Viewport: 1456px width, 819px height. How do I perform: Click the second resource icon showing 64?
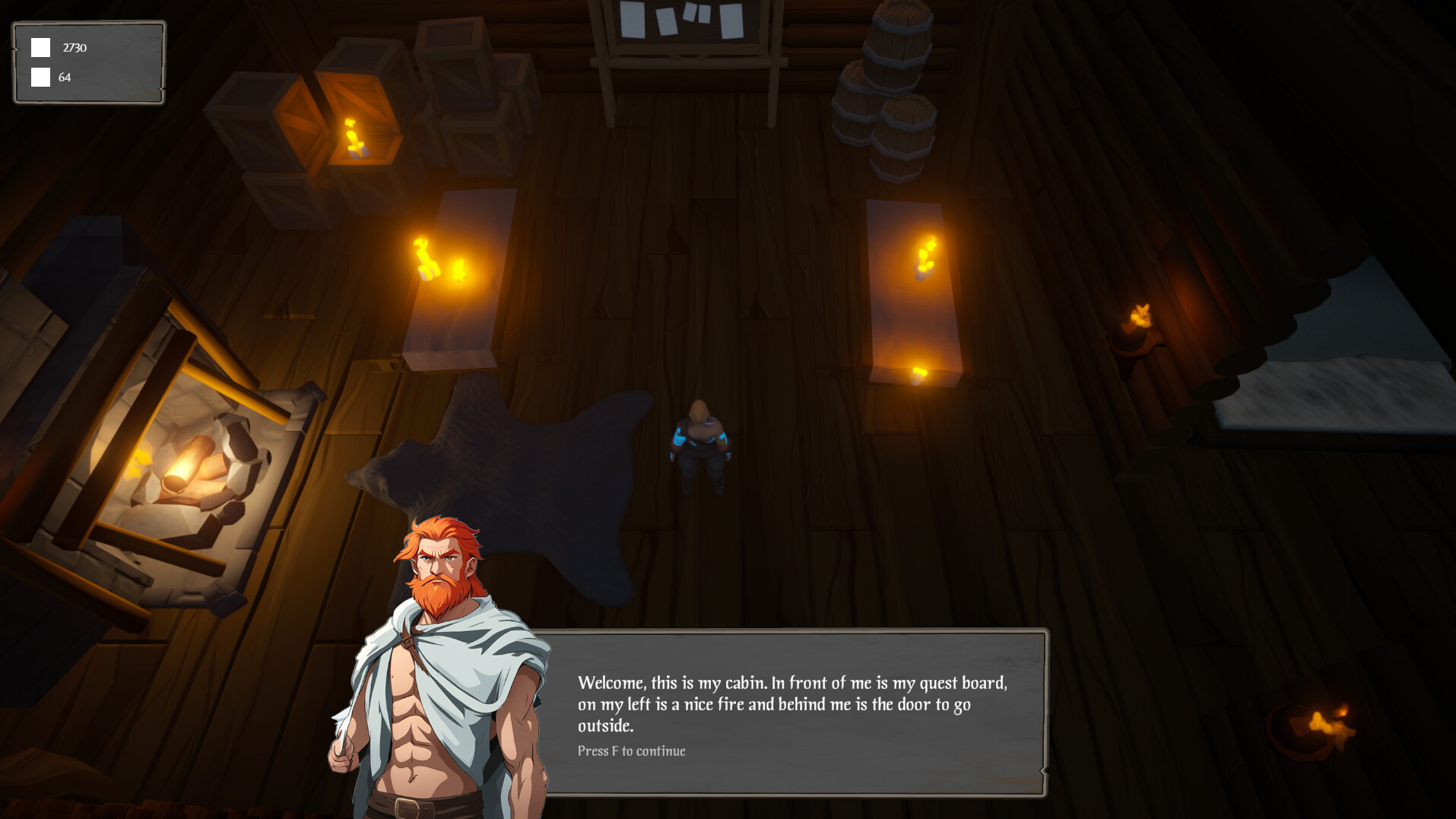(40, 76)
